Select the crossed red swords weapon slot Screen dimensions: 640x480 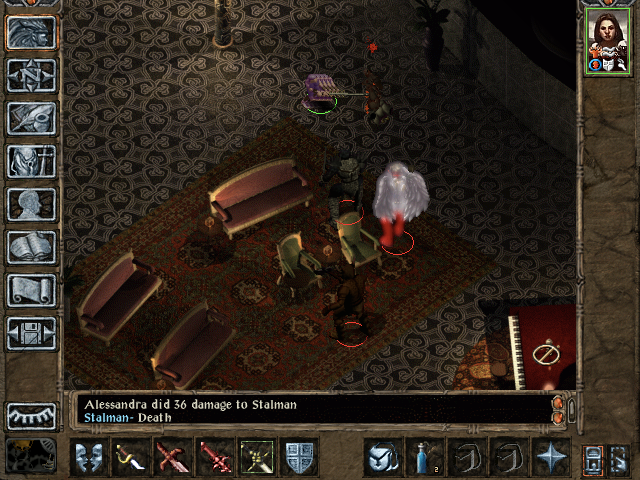pyautogui.click(x=173, y=457)
